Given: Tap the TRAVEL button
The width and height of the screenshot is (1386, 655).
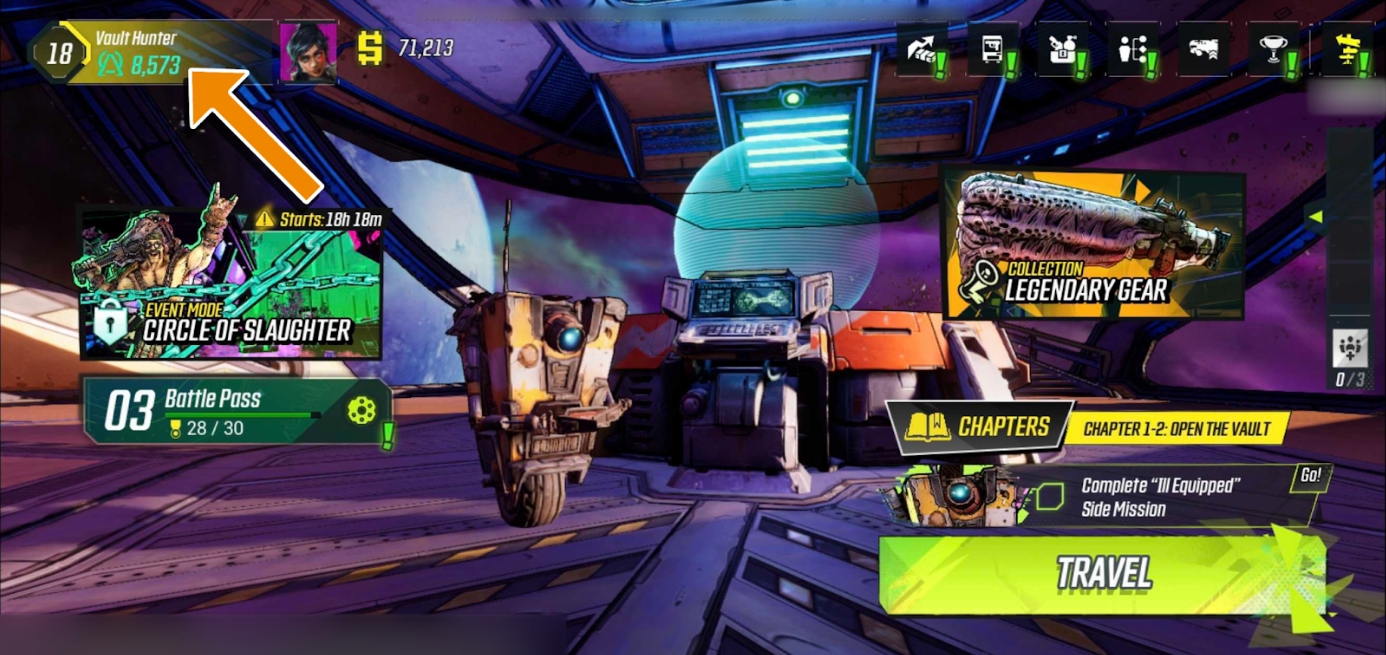Looking at the screenshot, I should click(1103, 573).
